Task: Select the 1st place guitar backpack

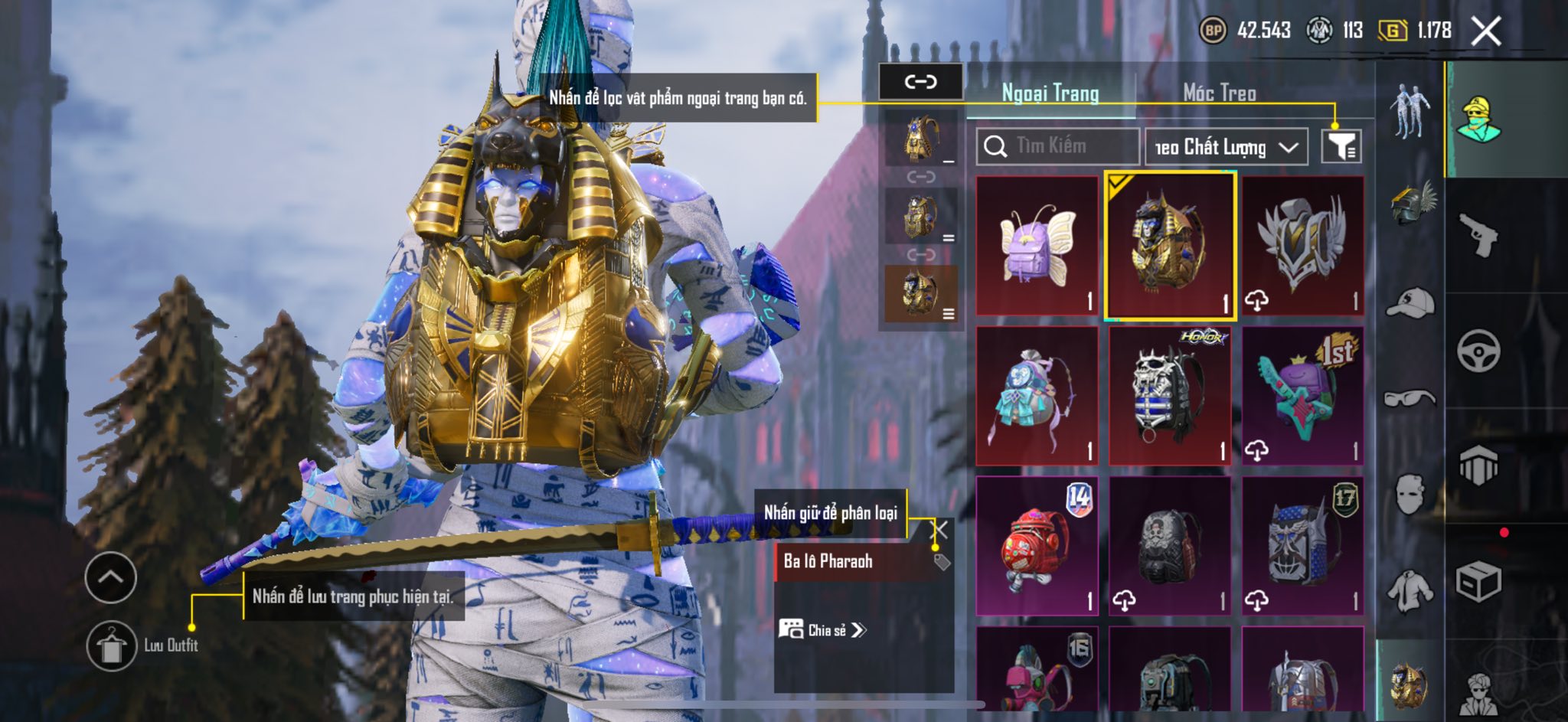Action: click(x=1303, y=396)
